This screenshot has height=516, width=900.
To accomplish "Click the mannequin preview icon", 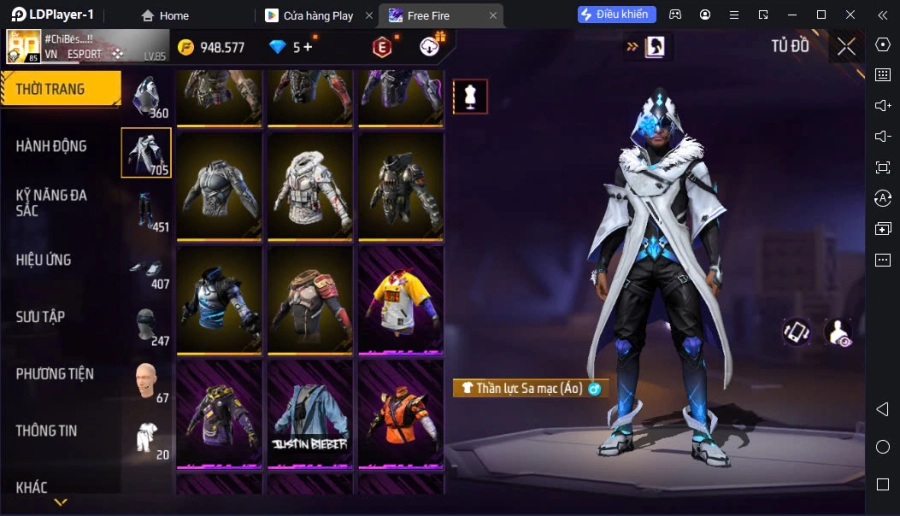I will 470,96.
